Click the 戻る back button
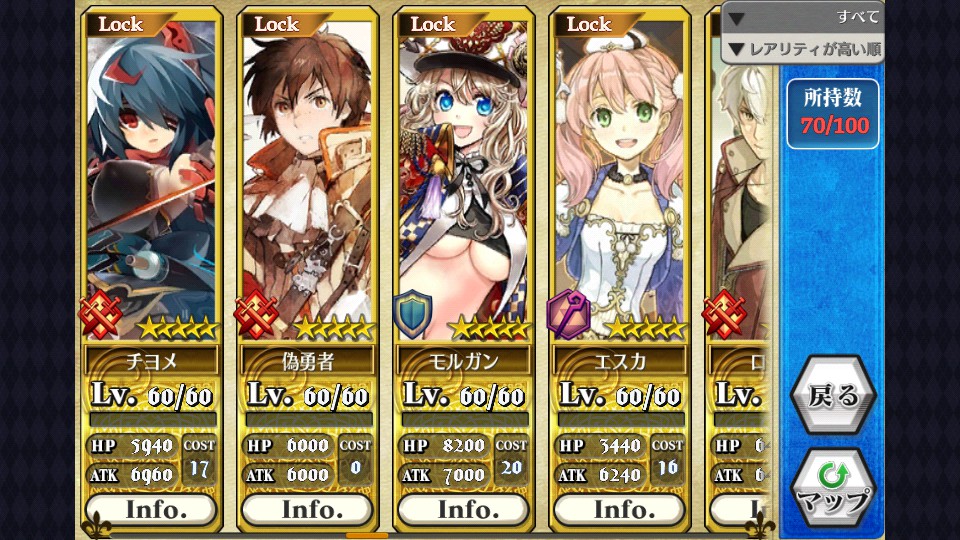This screenshot has height=540, width=960. 832,396
